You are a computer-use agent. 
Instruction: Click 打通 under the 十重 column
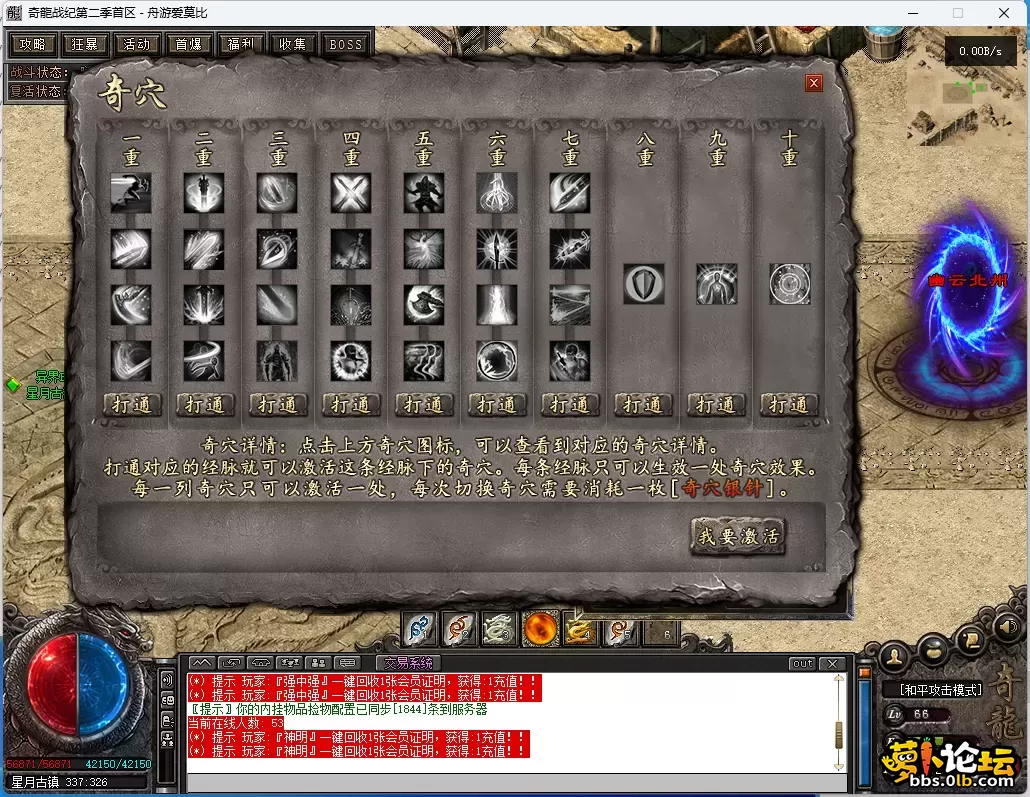789,404
